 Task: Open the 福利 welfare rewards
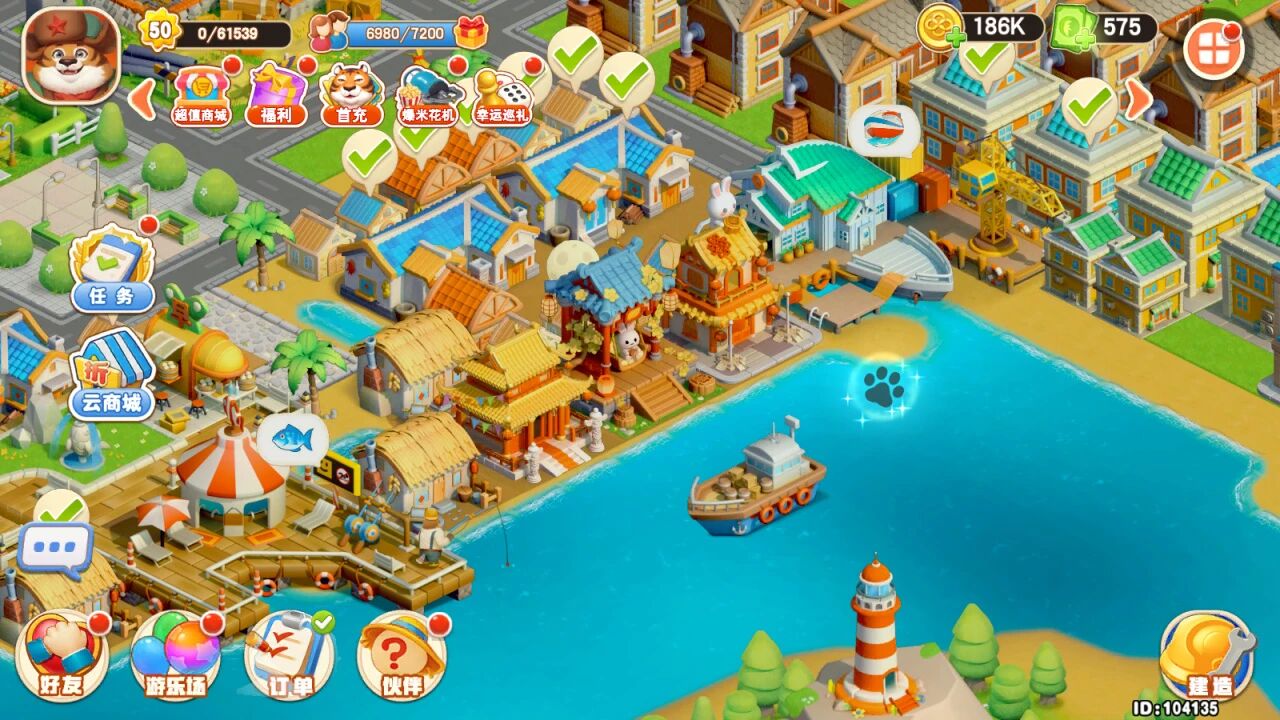coord(277,93)
